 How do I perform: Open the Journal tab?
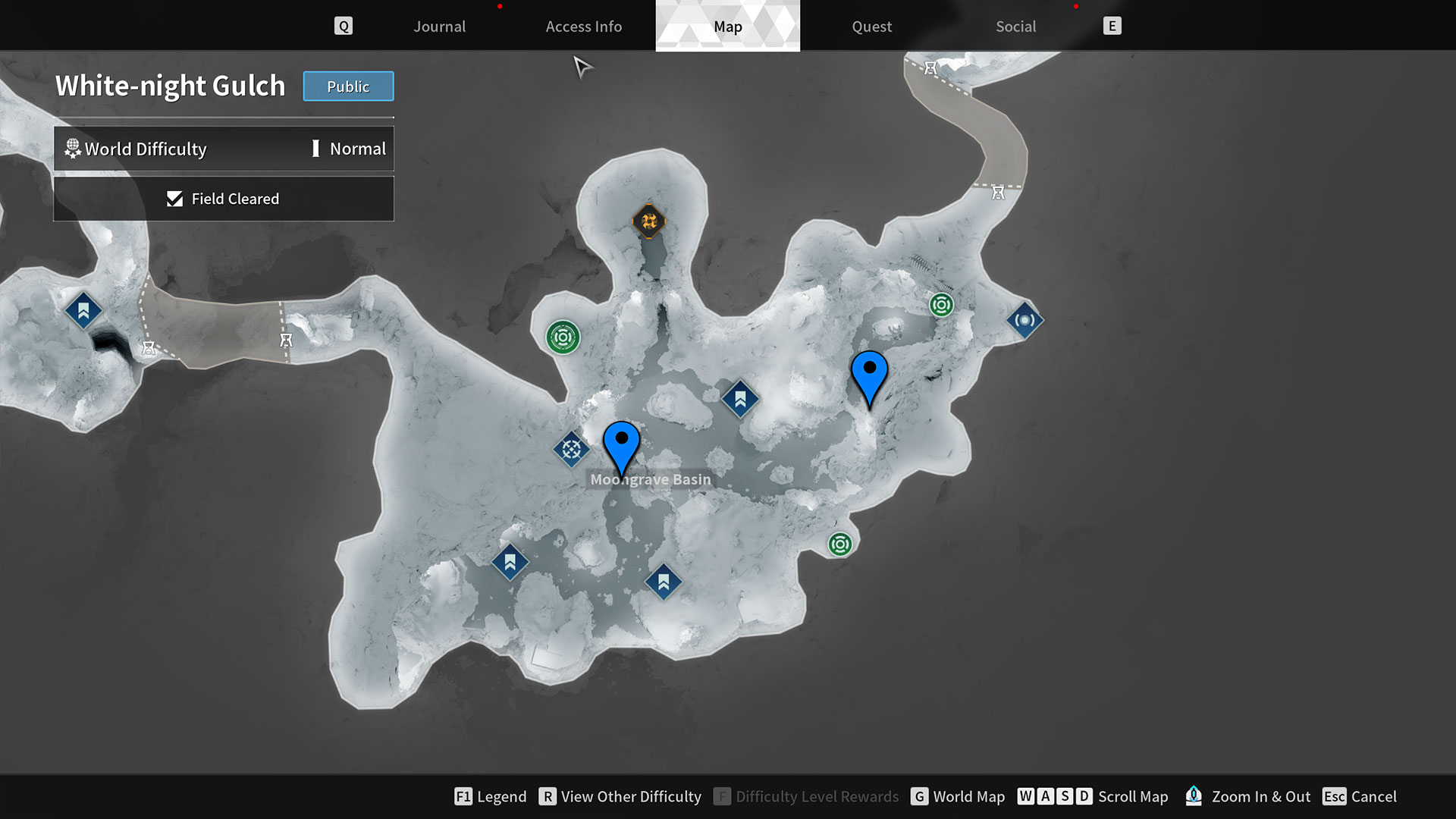tap(439, 26)
